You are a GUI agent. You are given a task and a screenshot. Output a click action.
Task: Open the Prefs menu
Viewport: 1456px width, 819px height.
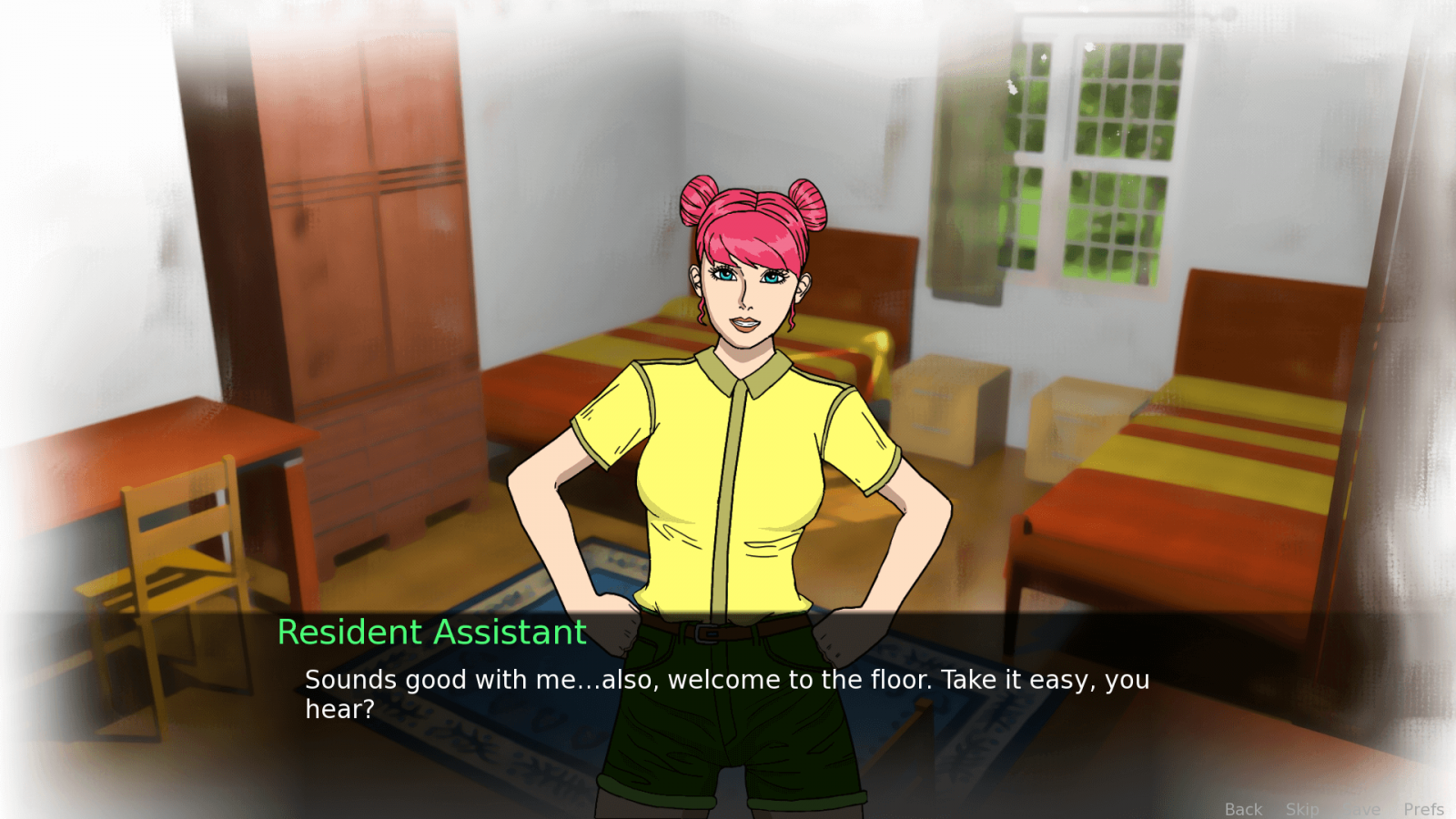tap(1423, 809)
